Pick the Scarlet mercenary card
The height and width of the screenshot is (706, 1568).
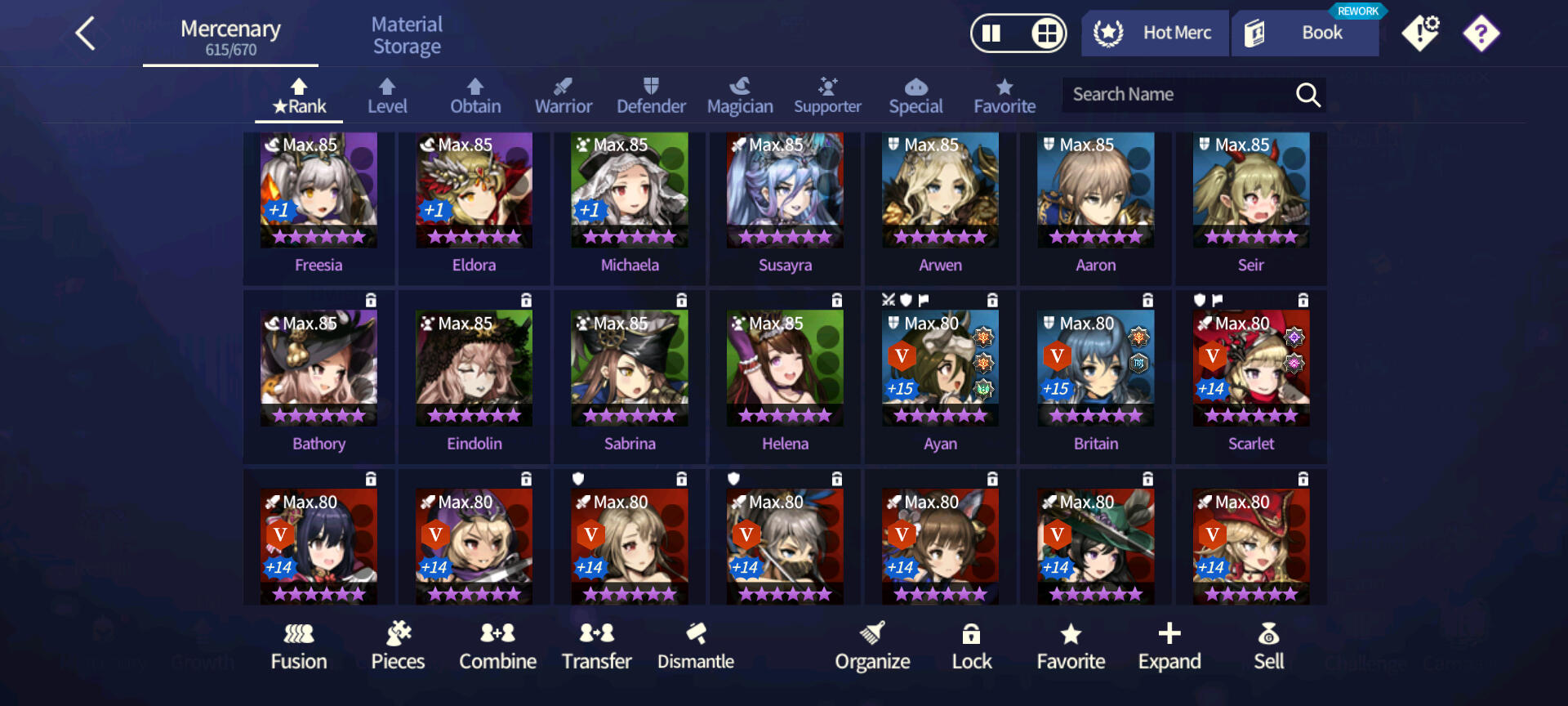click(x=1251, y=376)
